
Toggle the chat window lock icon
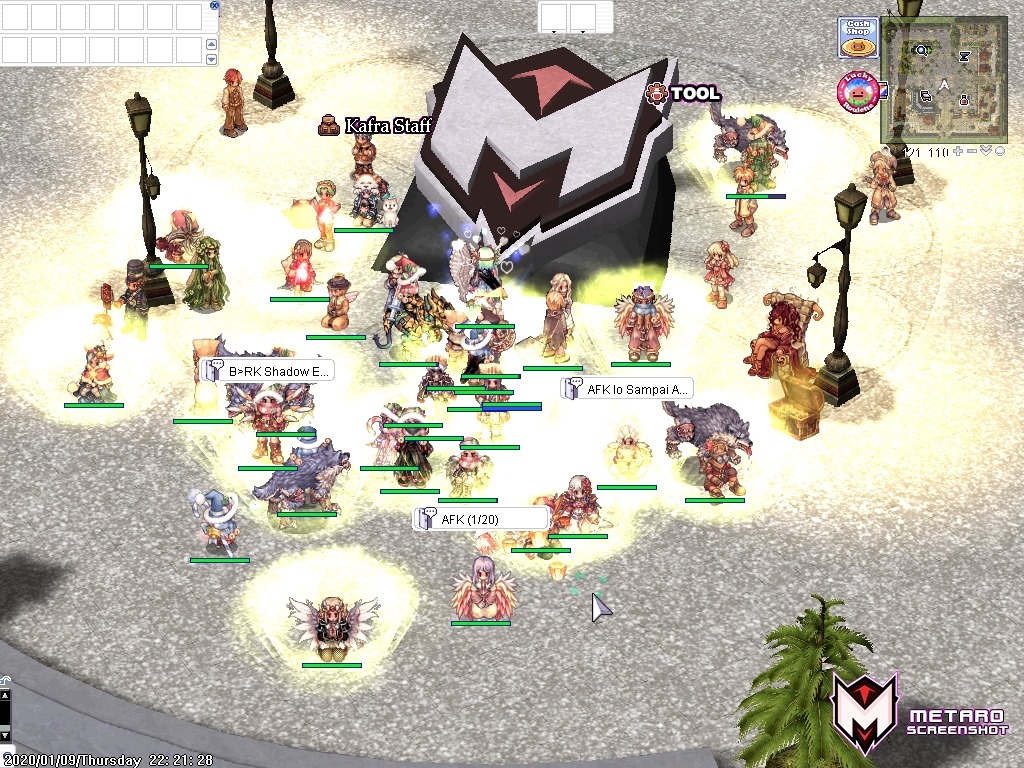point(5,679)
